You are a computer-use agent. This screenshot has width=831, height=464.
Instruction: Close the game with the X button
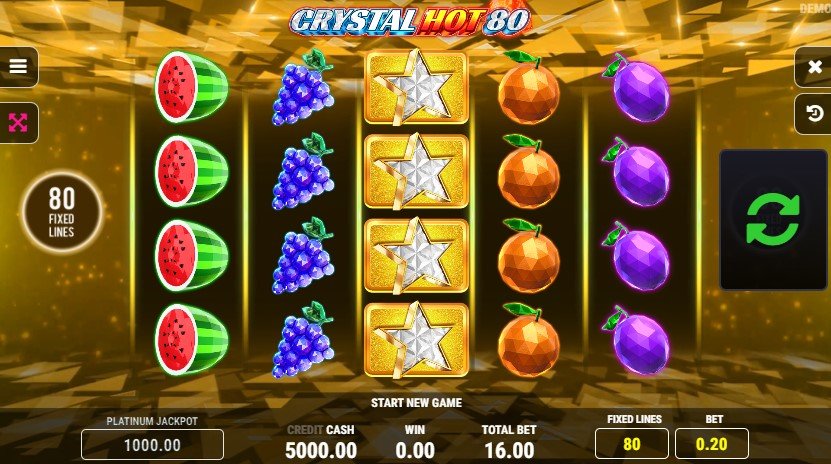click(811, 67)
